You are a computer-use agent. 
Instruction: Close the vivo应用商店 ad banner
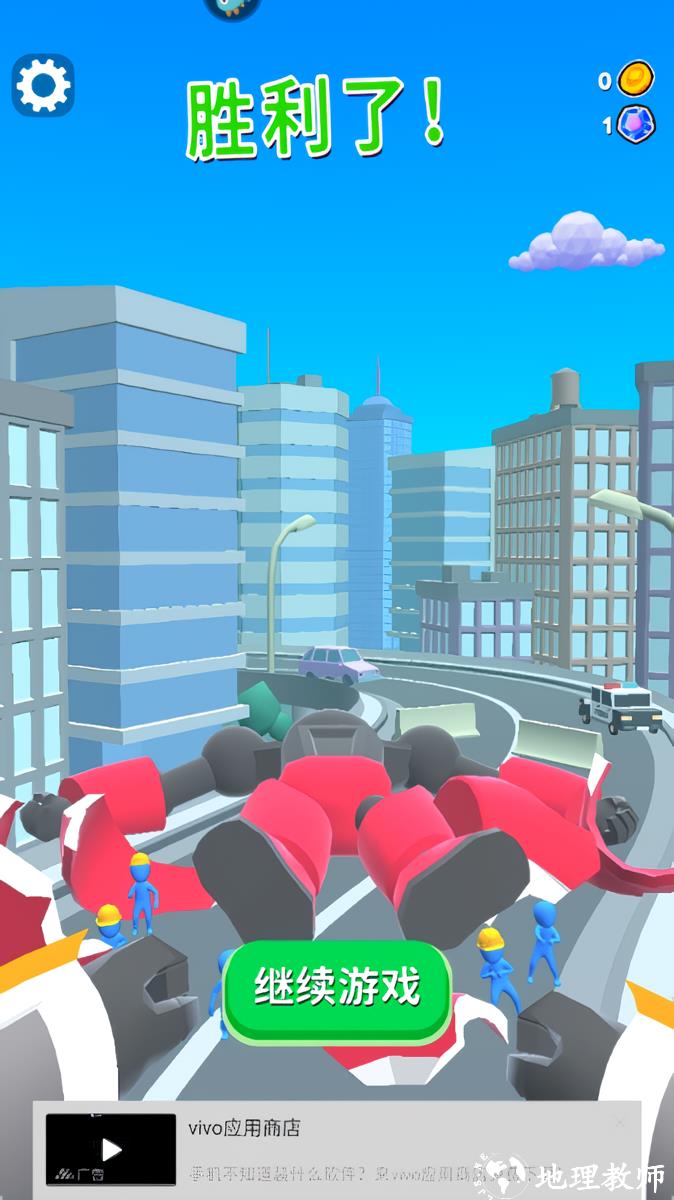[621, 1123]
